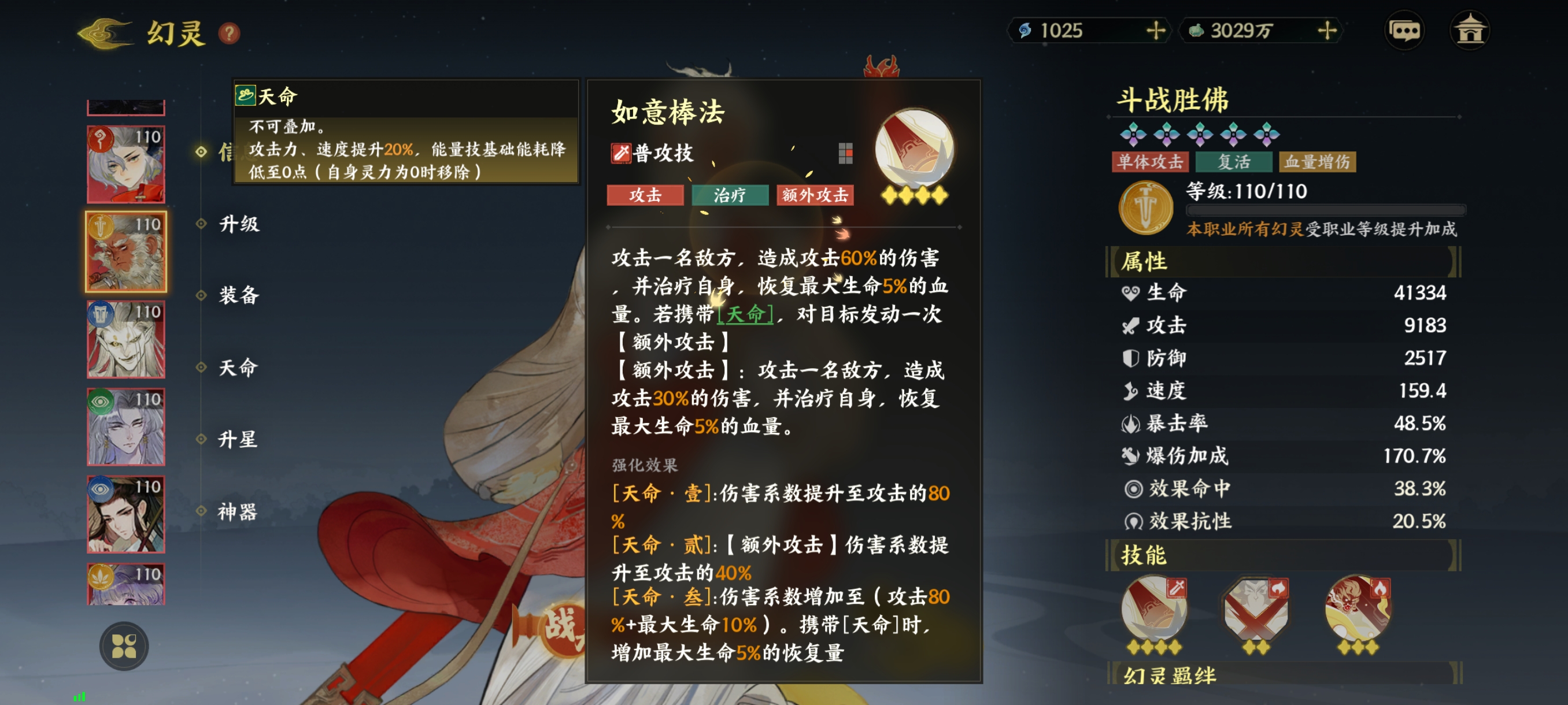Select the purple-haired spirit portrait
1568x705 pixels.
point(126,427)
